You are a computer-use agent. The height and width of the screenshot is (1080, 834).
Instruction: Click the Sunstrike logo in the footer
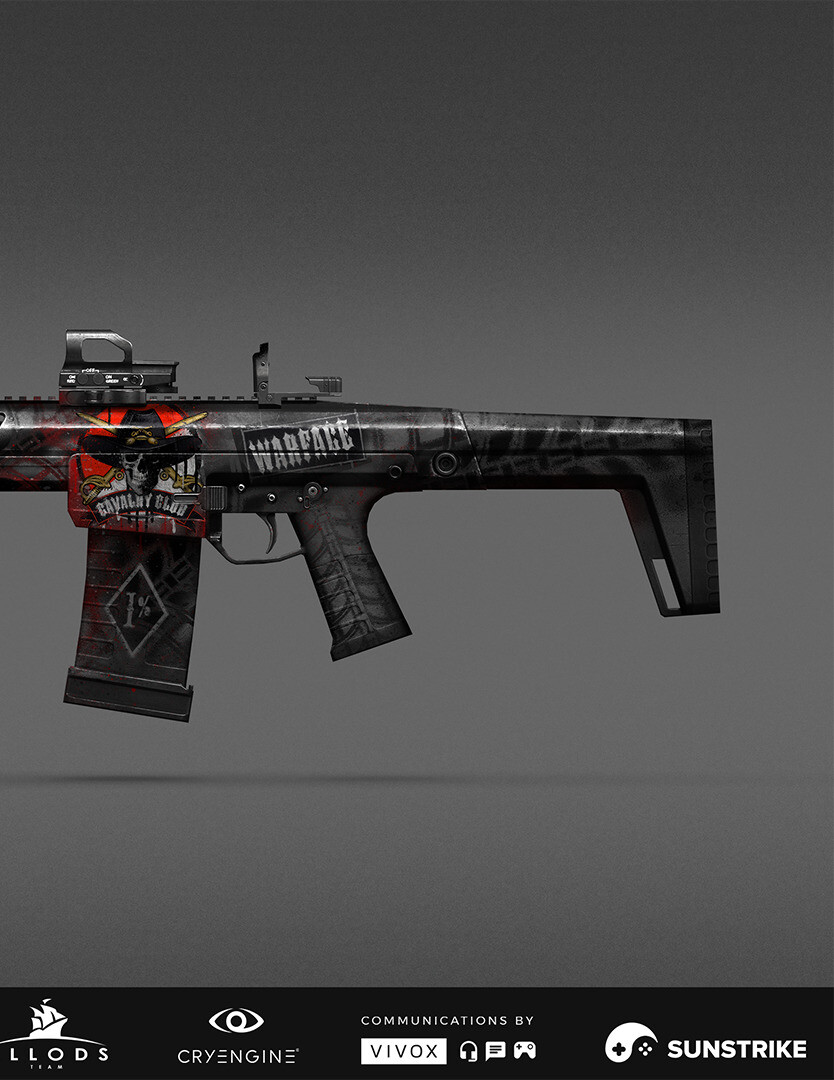click(705, 1045)
